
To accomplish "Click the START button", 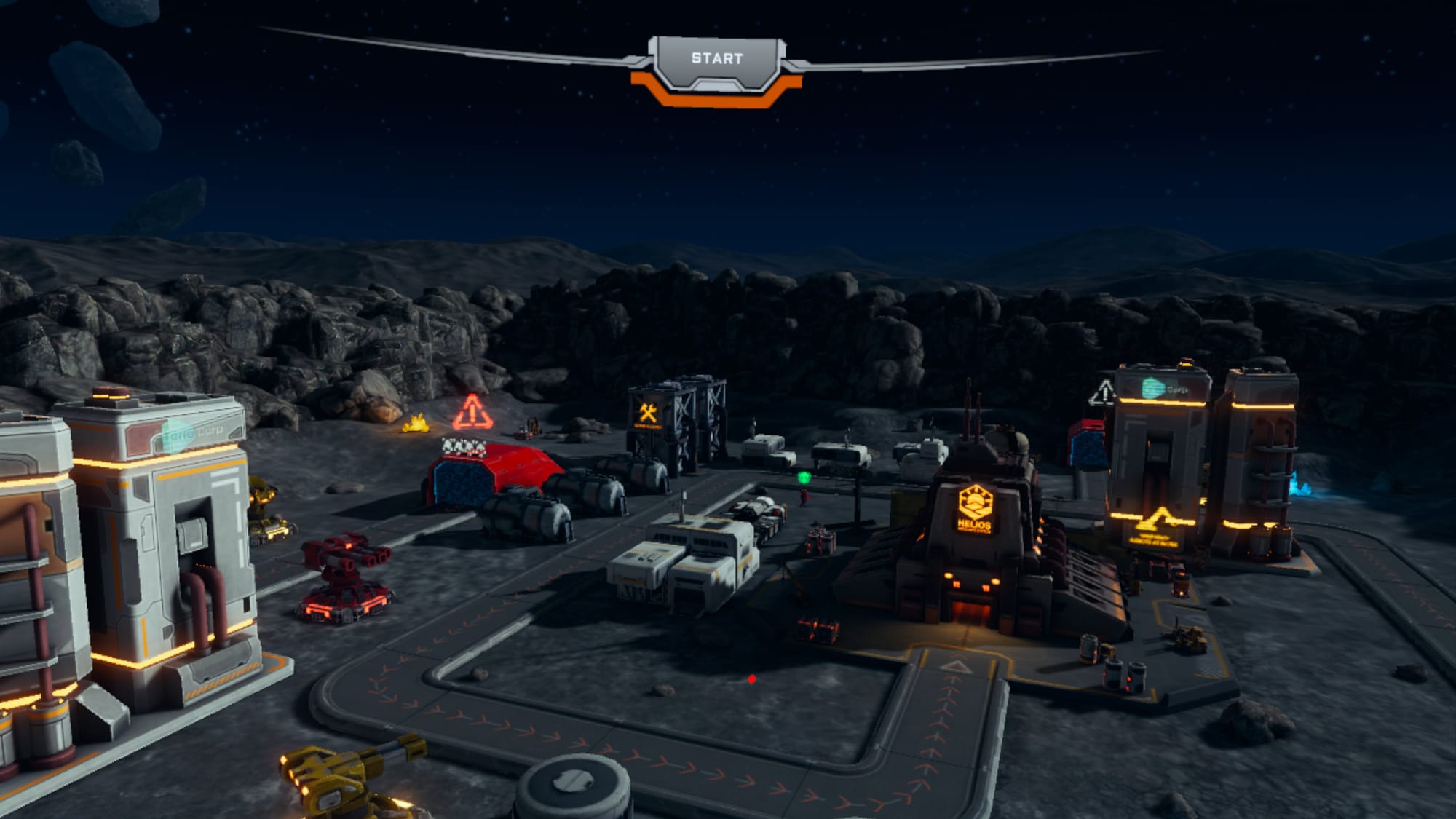I will pyautogui.click(x=717, y=59).
